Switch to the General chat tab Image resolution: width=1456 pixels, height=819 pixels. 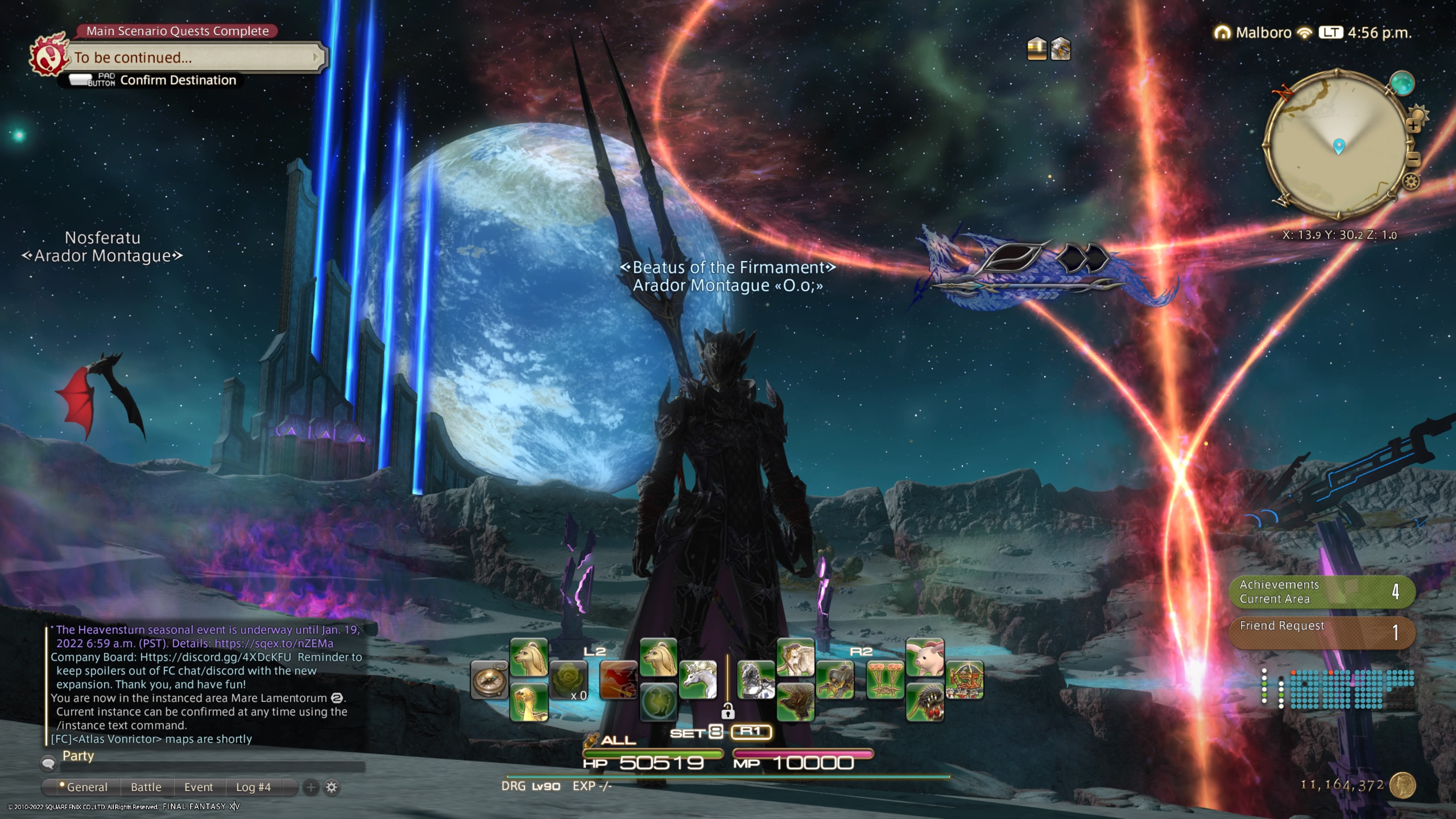tap(86, 787)
